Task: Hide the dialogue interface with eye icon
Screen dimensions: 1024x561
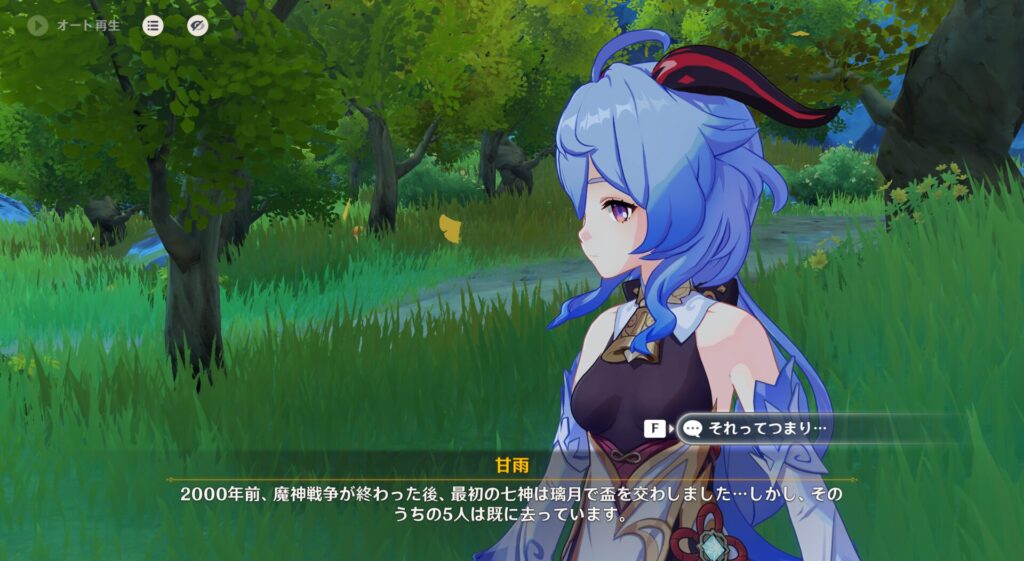Action: click(x=198, y=26)
